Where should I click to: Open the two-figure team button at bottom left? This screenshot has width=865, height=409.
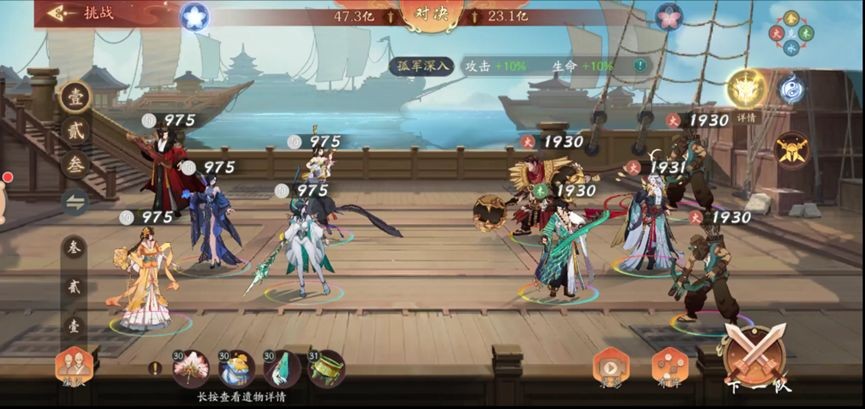(x=73, y=367)
